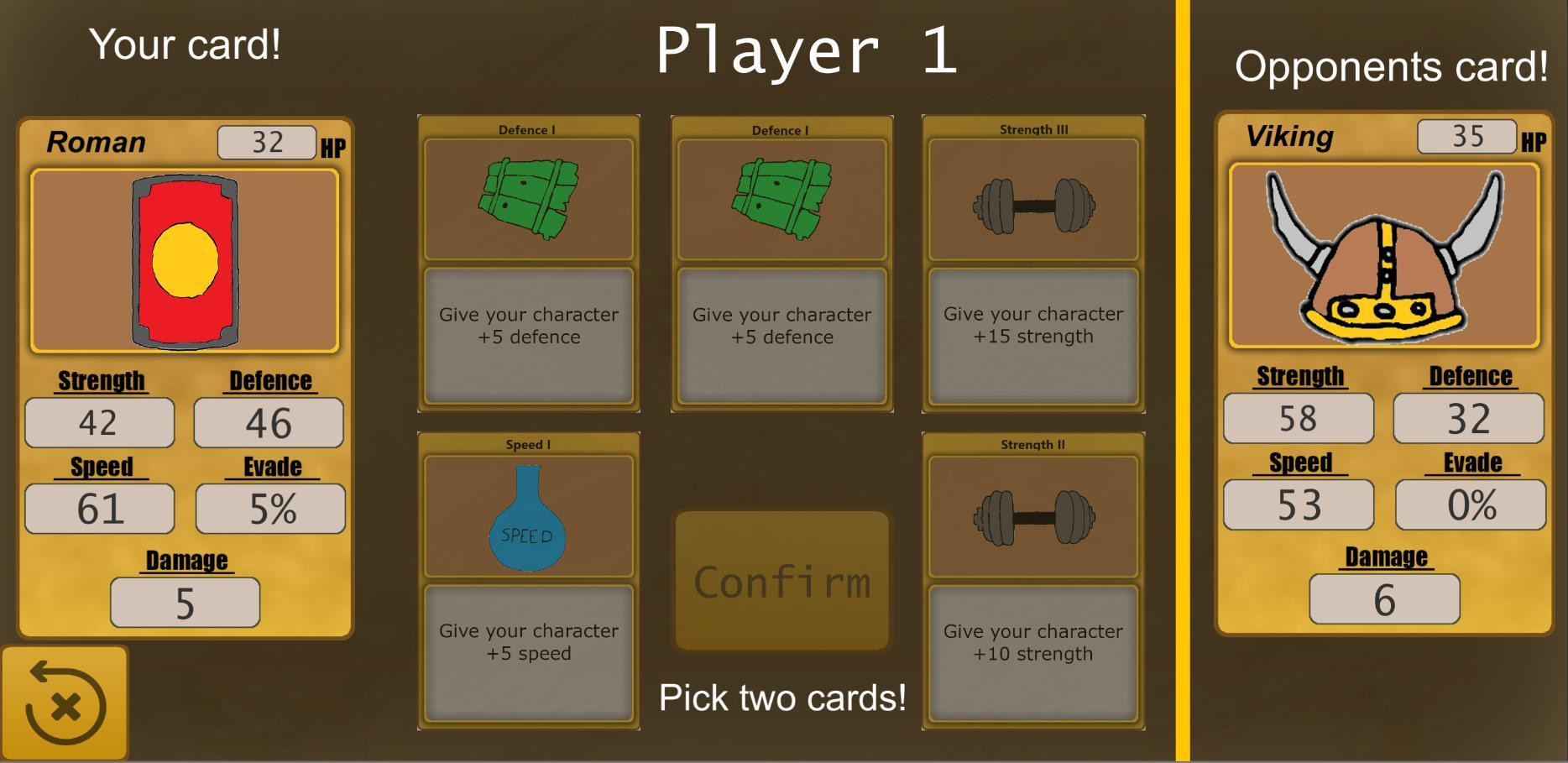Click the Viking's Speed stat box
This screenshot has width=1568, height=763.
click(x=1298, y=504)
